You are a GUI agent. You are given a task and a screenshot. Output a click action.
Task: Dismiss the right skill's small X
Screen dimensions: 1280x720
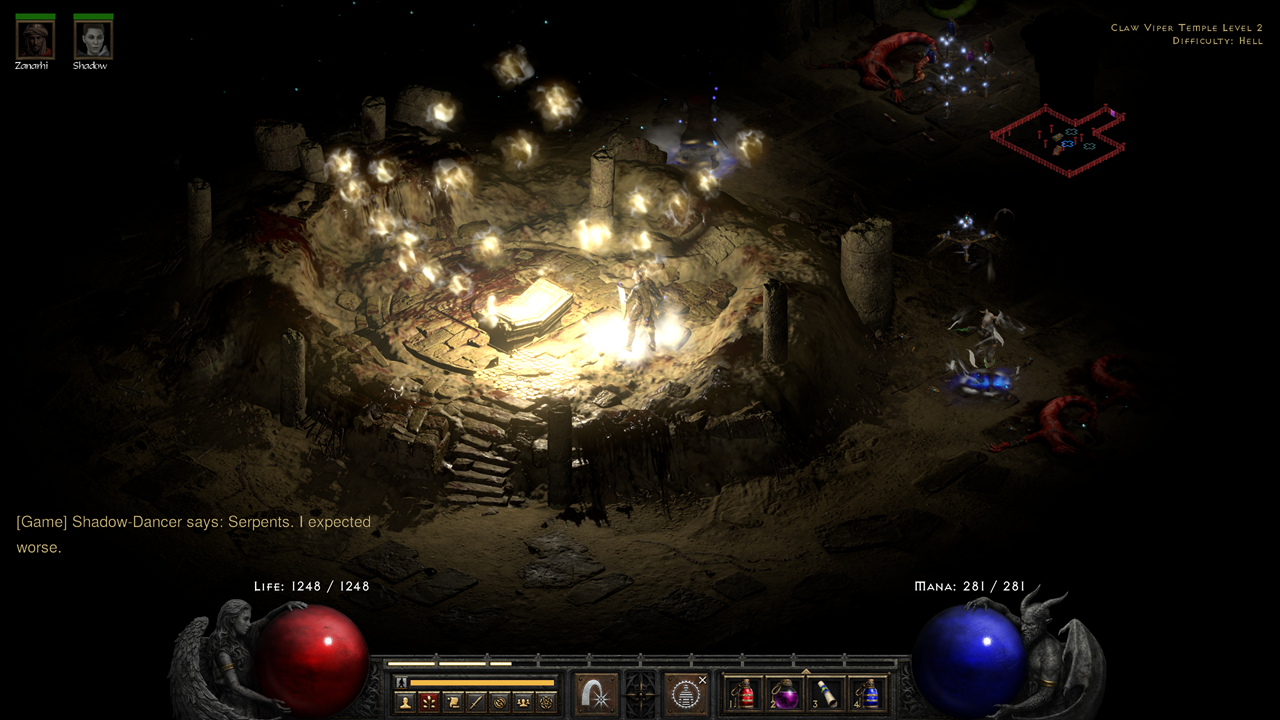tap(702, 680)
